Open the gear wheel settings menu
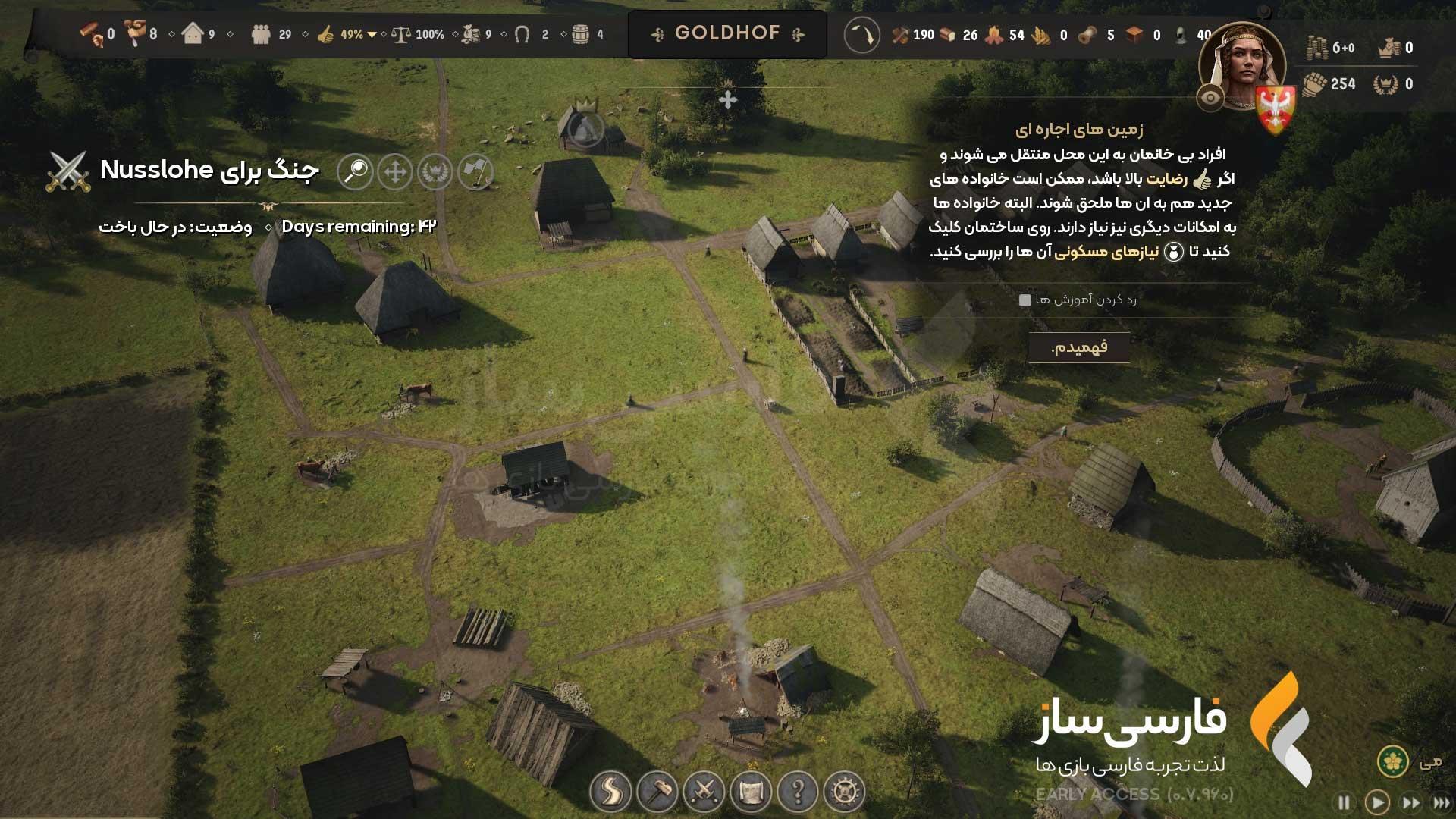The image size is (1456, 819). (845, 792)
